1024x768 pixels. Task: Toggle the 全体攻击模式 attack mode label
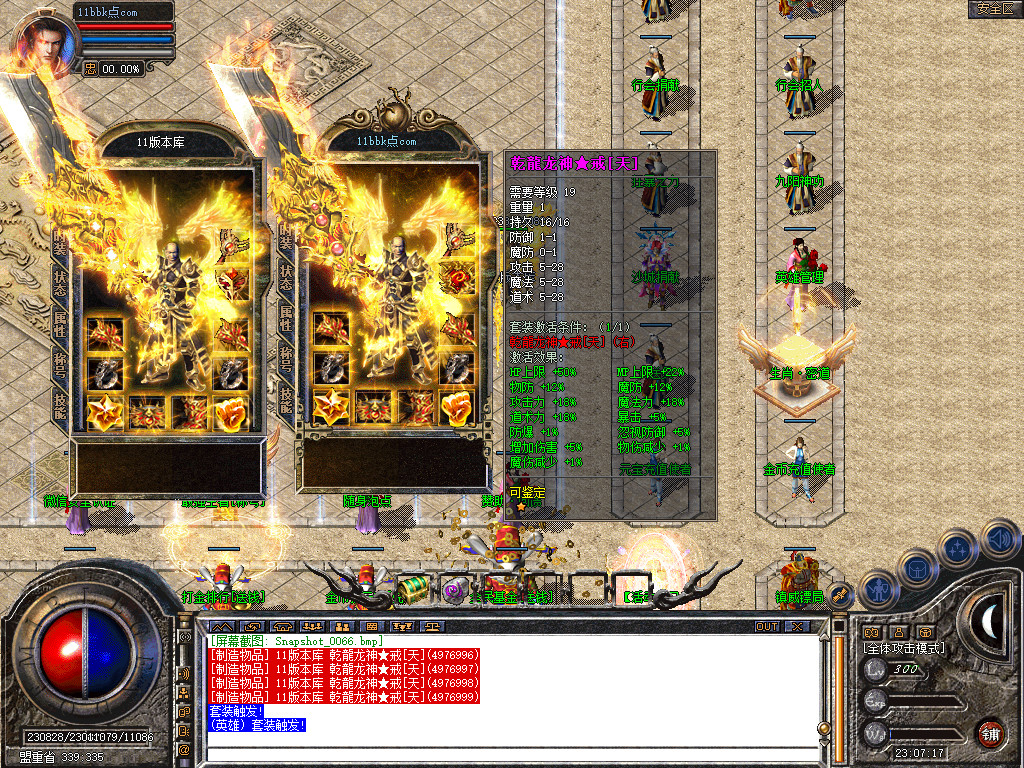point(903,648)
